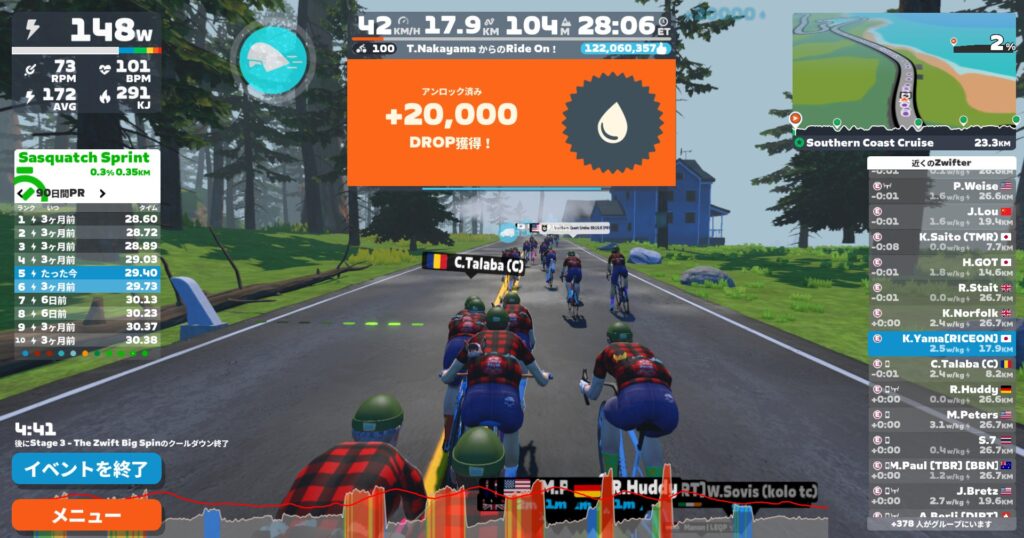Screen dimensions: 1024x538
Task: Give Ride On thumbs-up beside the count
Action: click(x=661, y=47)
